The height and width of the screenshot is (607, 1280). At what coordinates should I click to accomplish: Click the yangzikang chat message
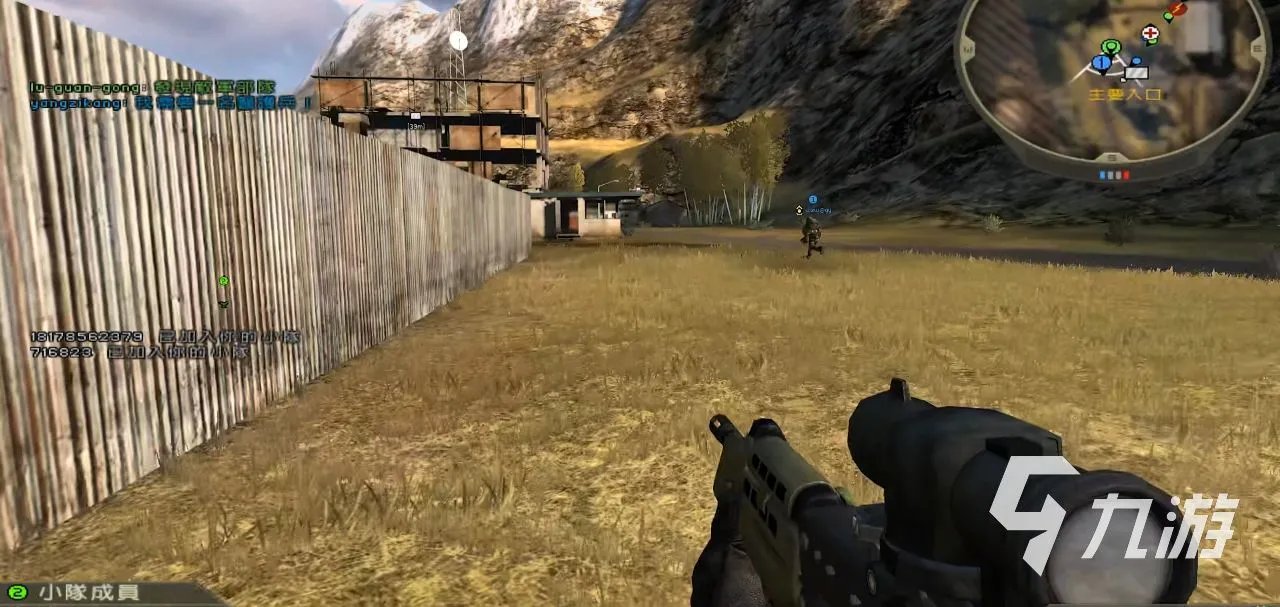coord(171,103)
